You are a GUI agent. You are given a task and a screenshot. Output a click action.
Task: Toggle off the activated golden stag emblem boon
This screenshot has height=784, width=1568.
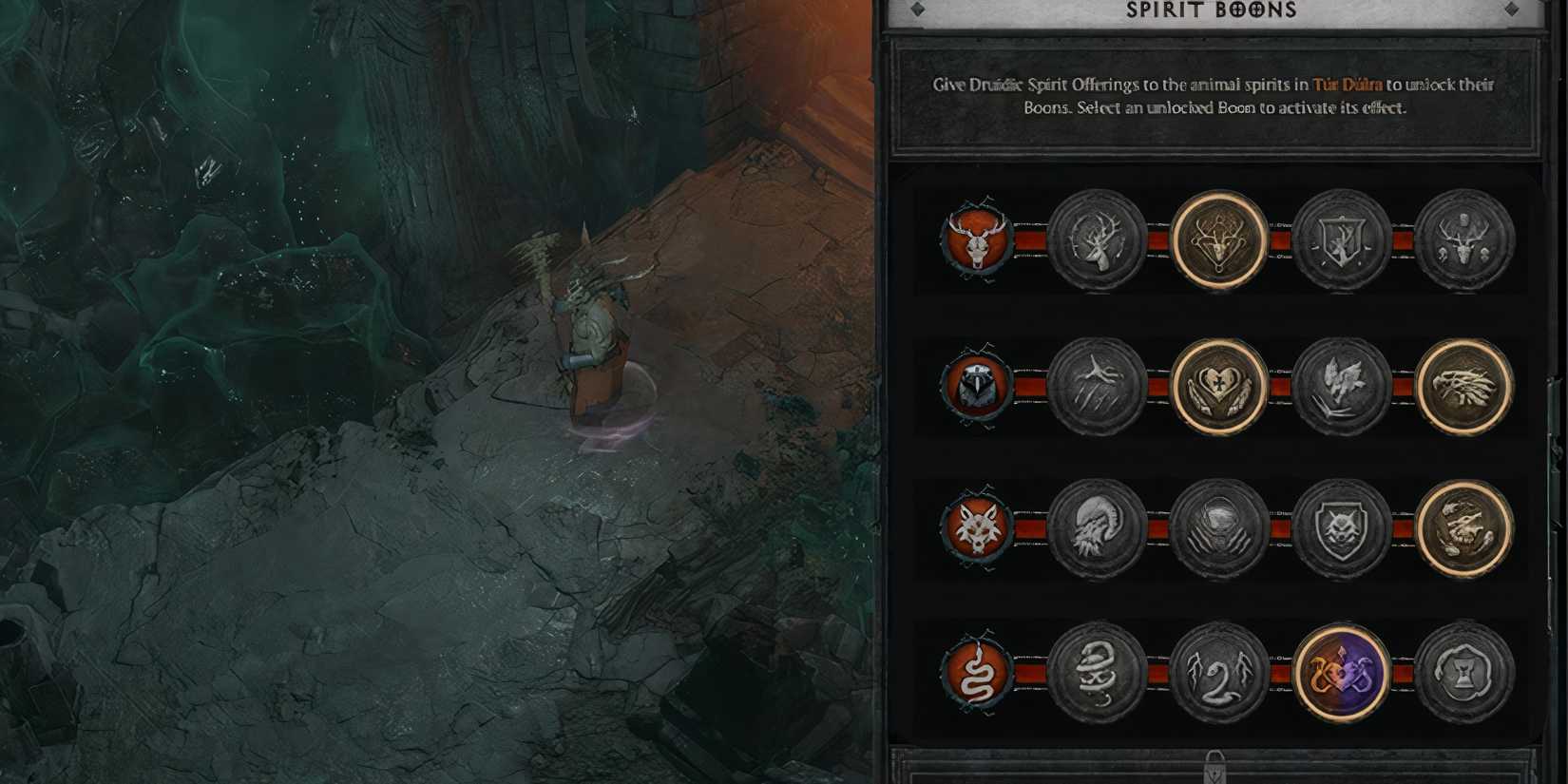1216,240
